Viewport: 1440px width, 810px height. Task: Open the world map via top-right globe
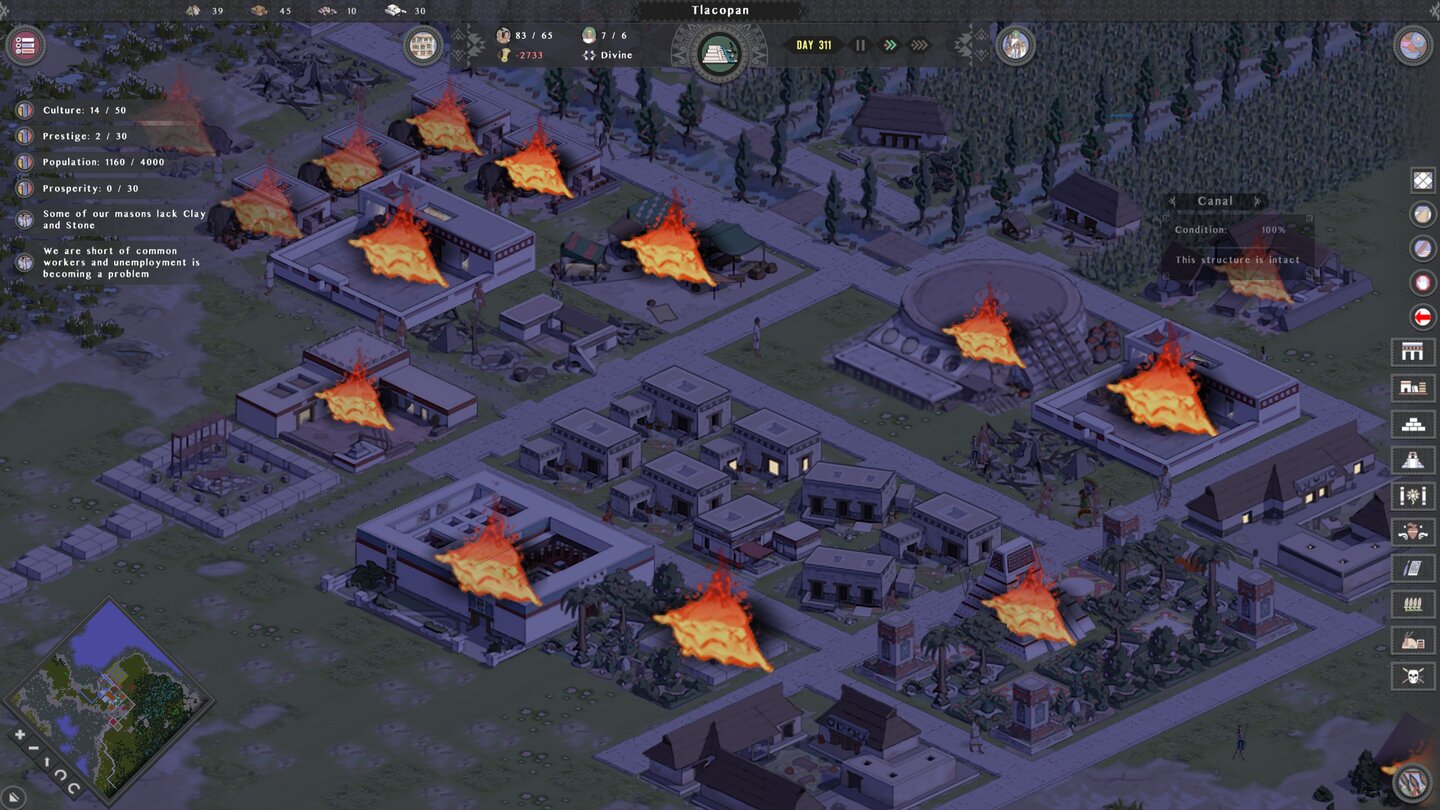click(x=1415, y=44)
